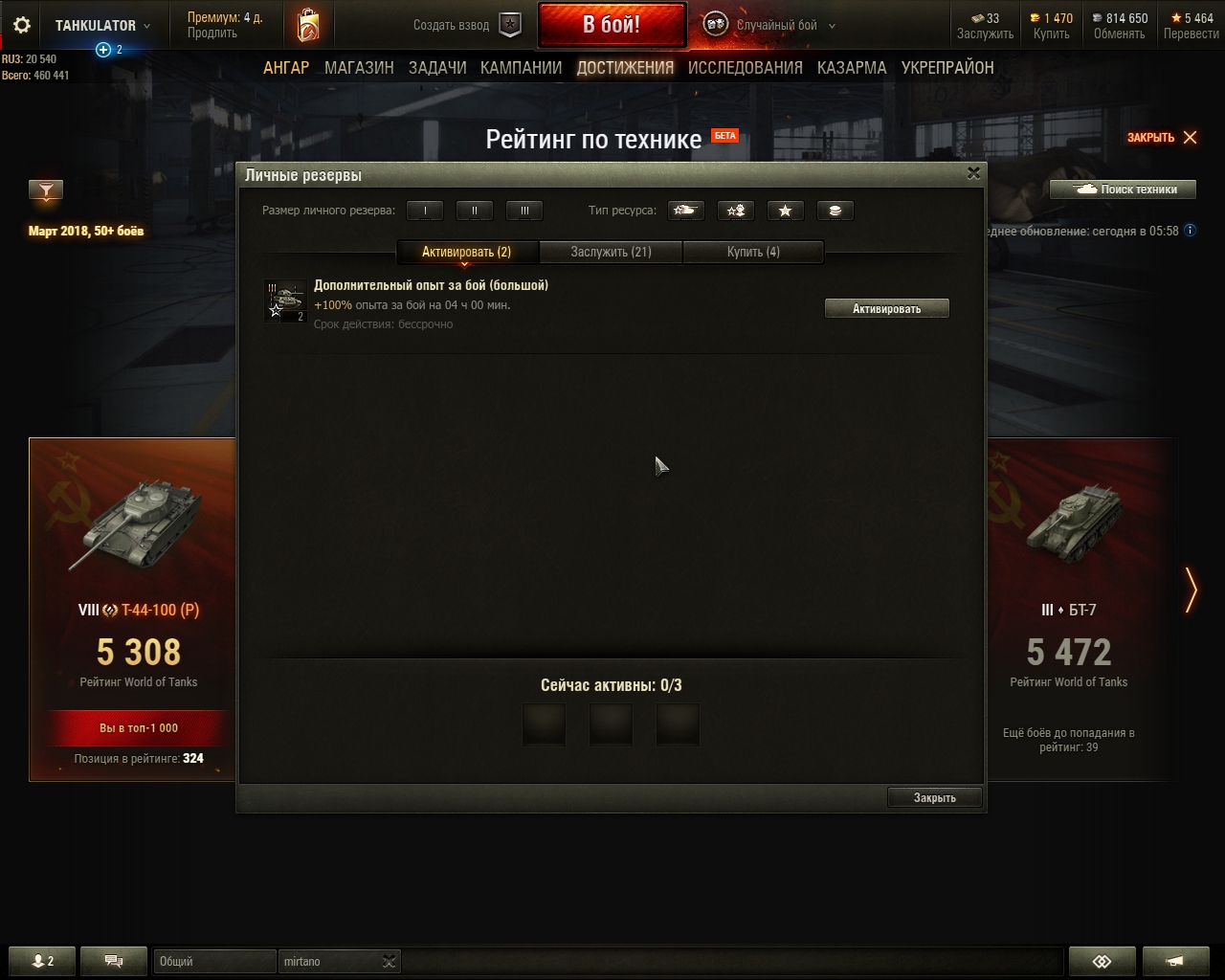Close the Личные резервы window with X
The height and width of the screenshot is (980, 1225).
pyautogui.click(x=973, y=173)
